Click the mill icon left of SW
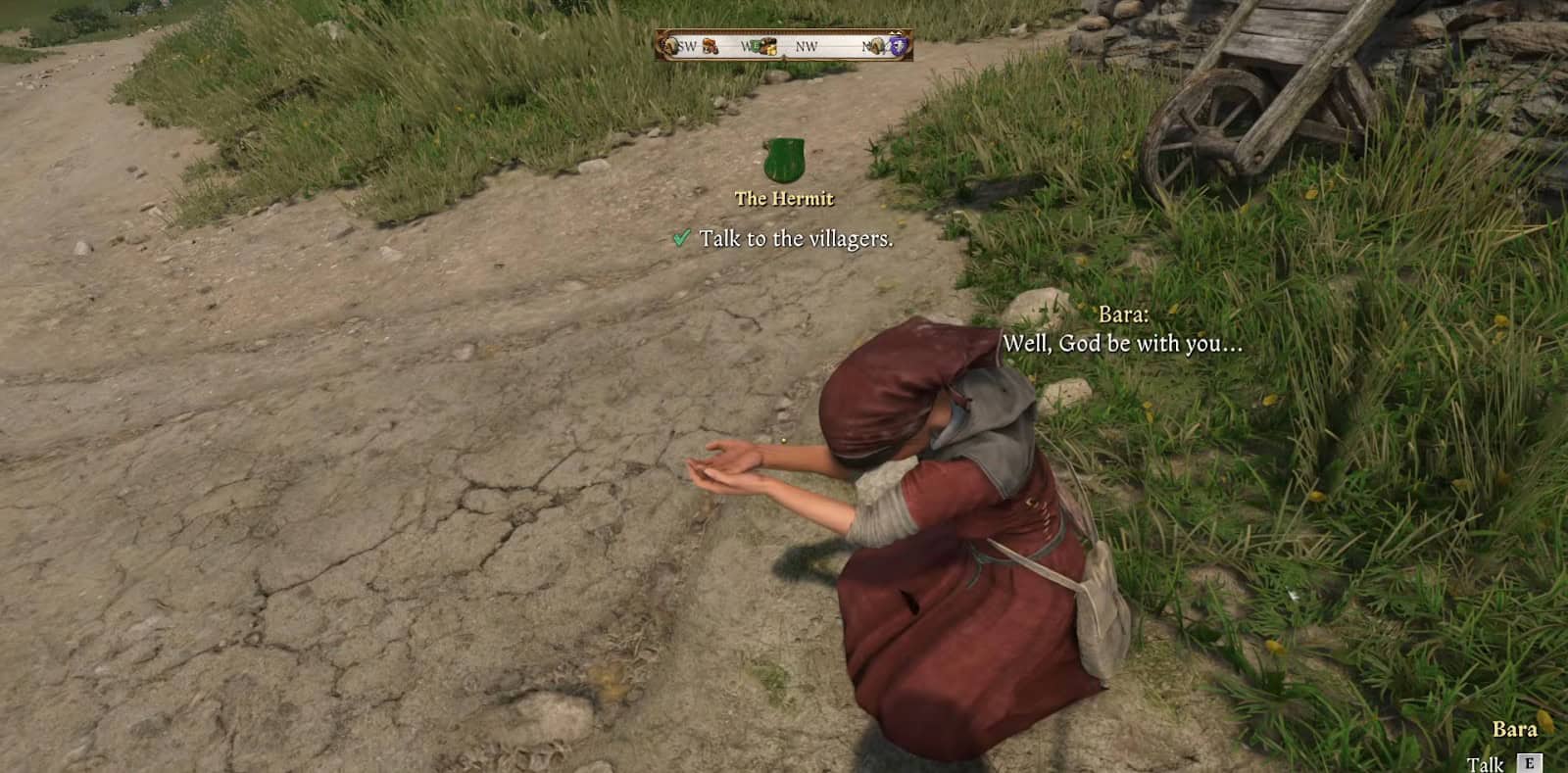 (x=670, y=44)
